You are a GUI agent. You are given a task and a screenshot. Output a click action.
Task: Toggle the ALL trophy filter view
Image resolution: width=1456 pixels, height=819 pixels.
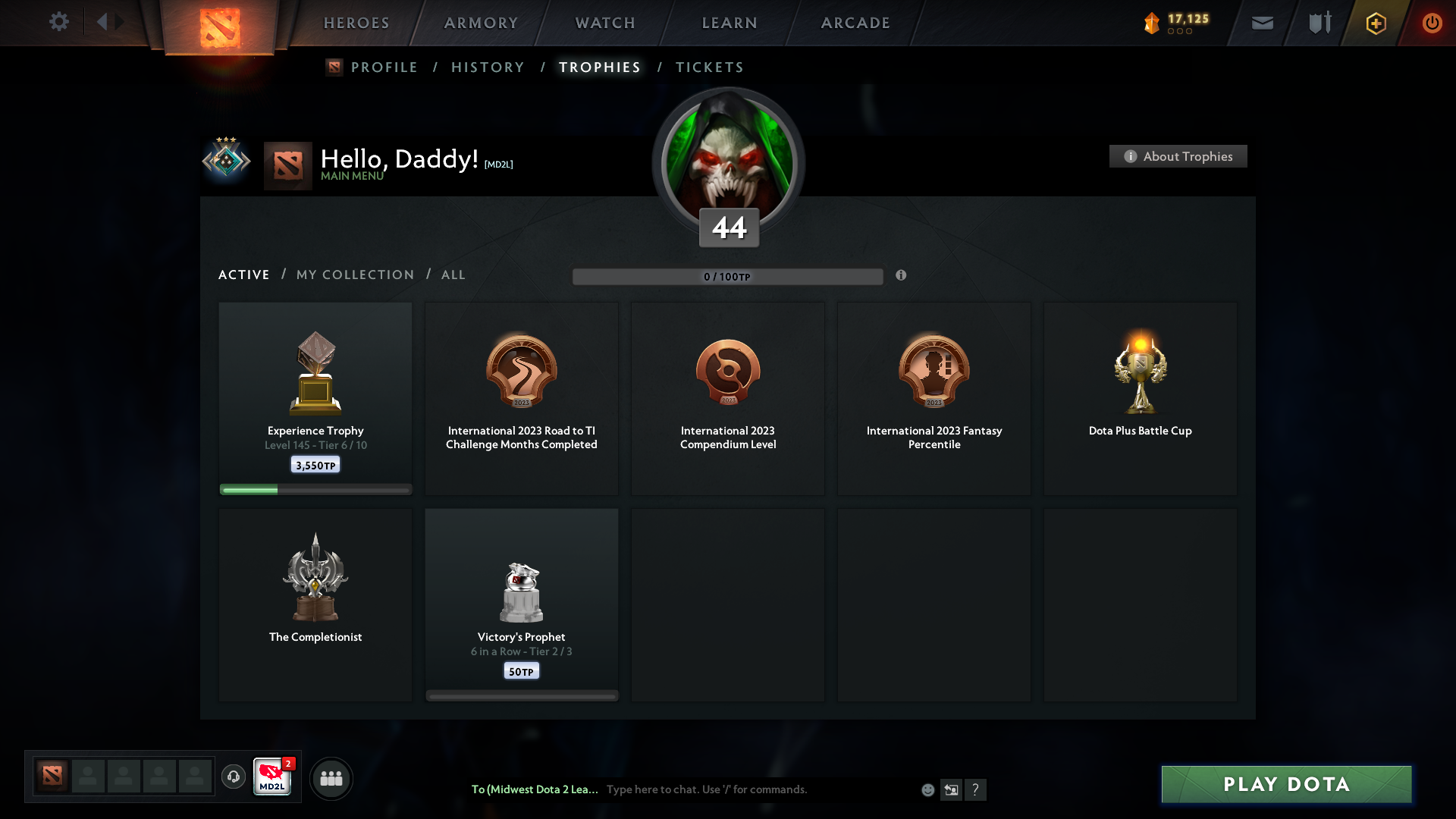click(x=453, y=275)
